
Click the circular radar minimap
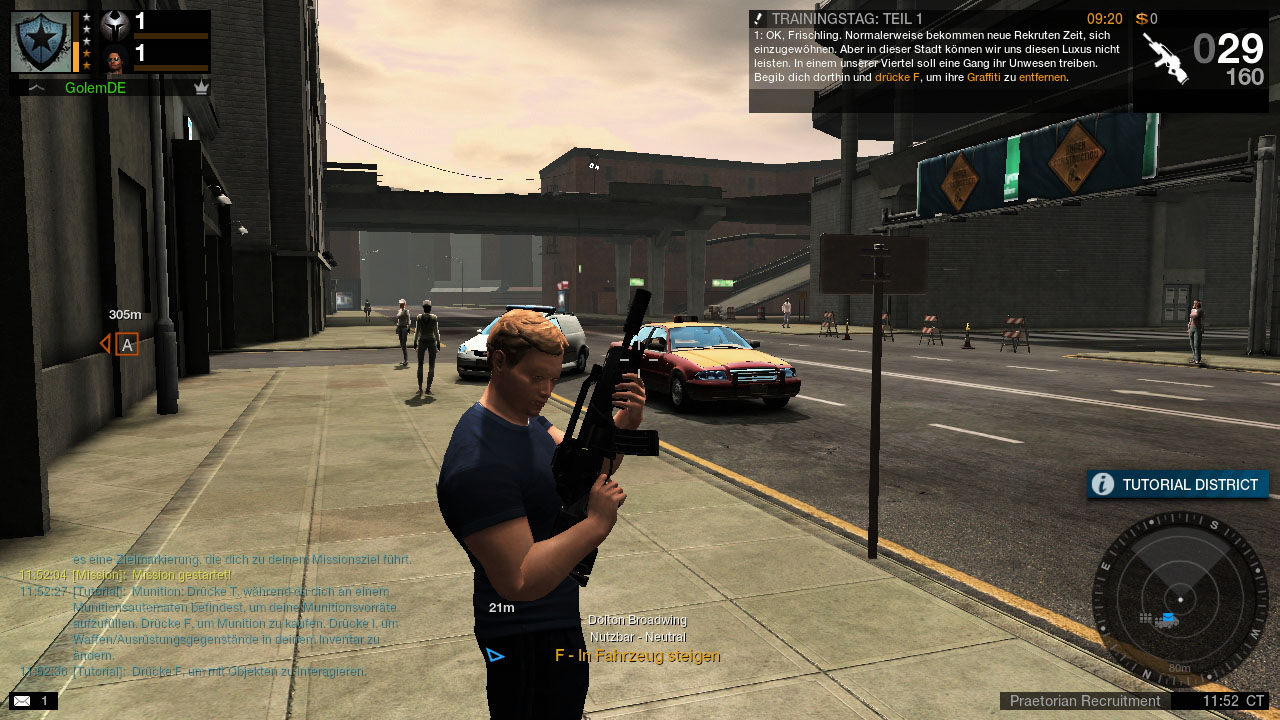(x=1180, y=599)
